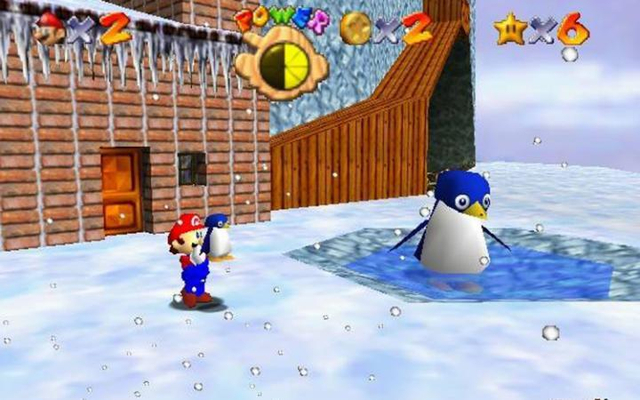Click the power star icon

509,28
